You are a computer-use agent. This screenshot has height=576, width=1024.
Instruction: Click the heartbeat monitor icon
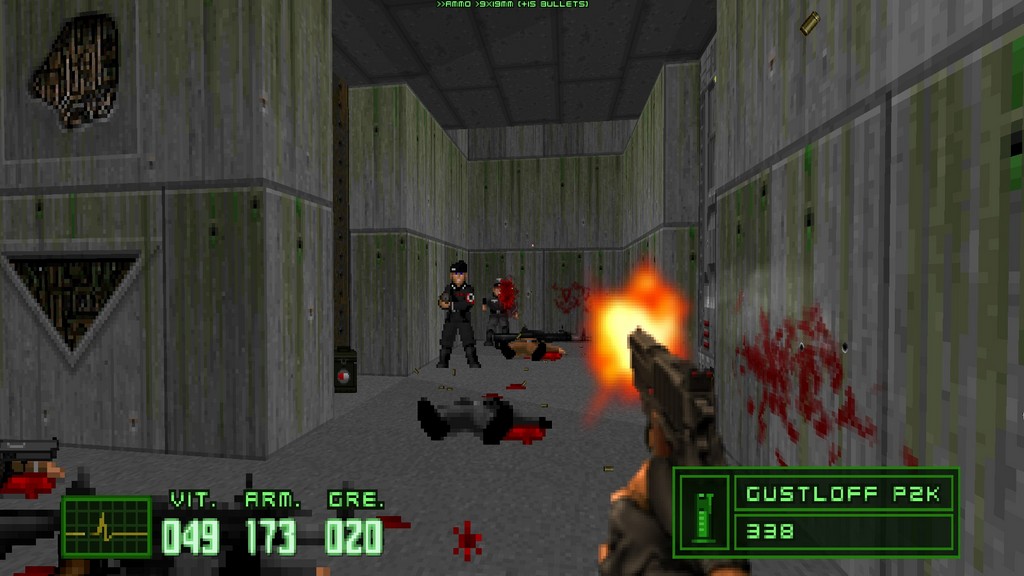(105, 526)
